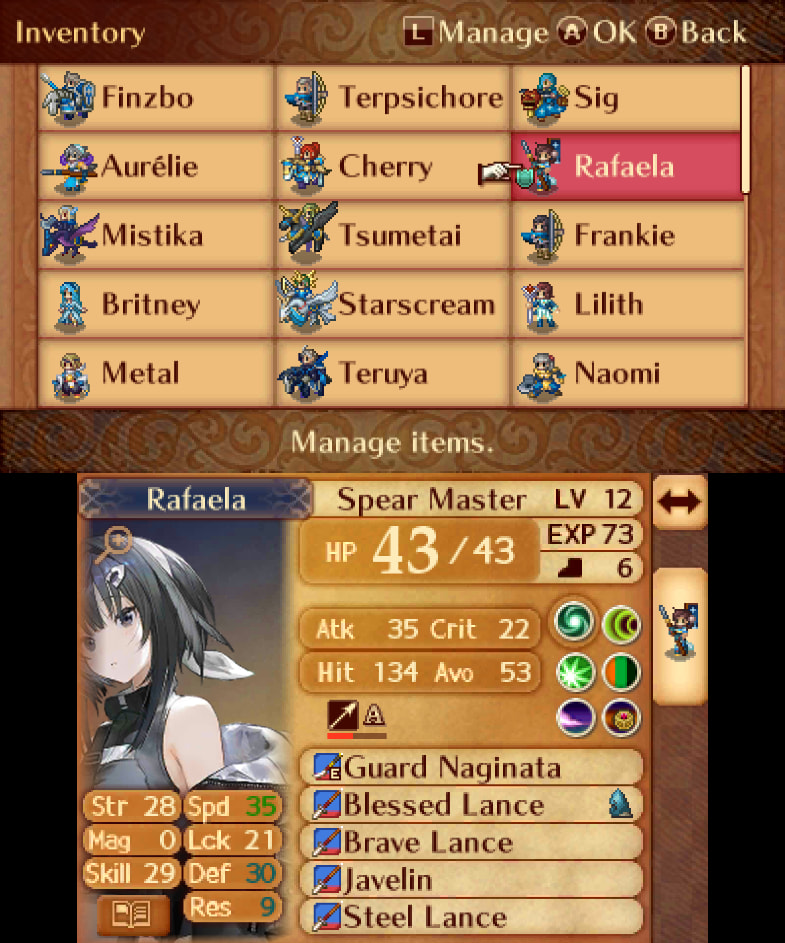The height and width of the screenshot is (943, 785).
Task: Pick the unit named Sig
Action: (627, 98)
